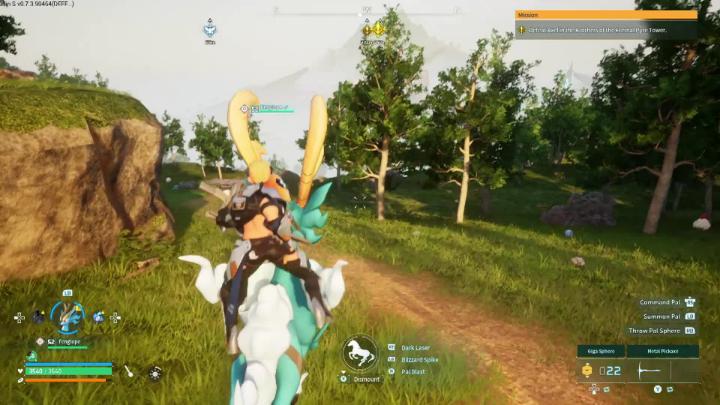Viewport: 720px width, 405px height.
Task: Choose the Pal Blast skill
Action: 413,371
